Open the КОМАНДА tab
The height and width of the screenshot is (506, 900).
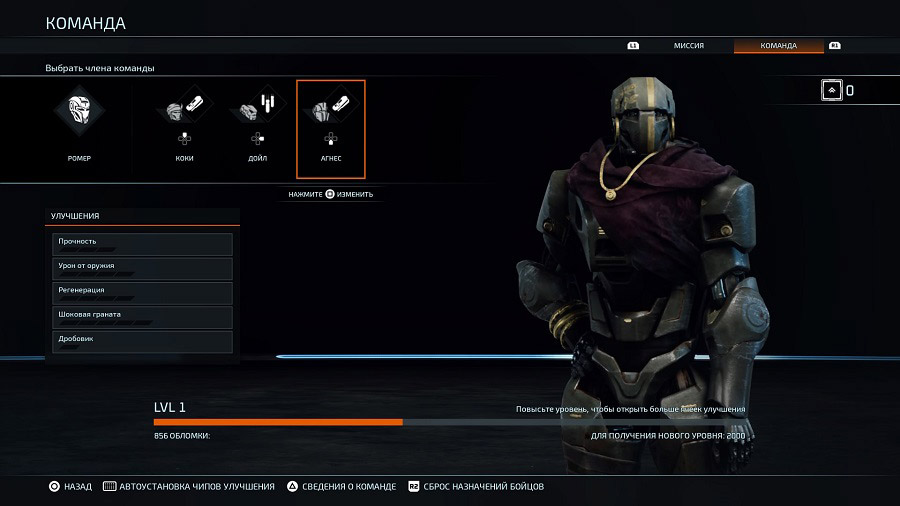click(778, 46)
